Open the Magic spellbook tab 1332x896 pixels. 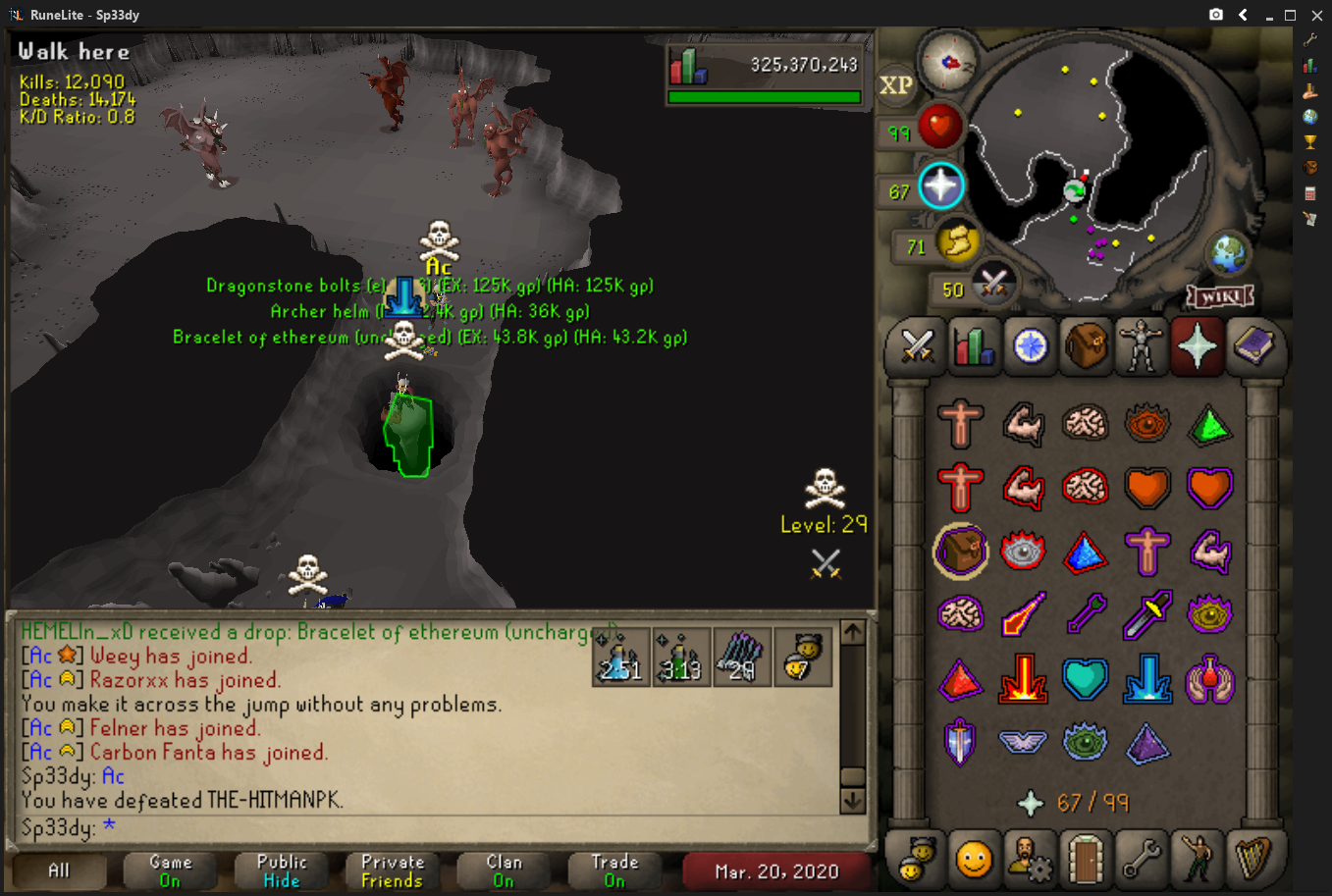(x=1253, y=346)
